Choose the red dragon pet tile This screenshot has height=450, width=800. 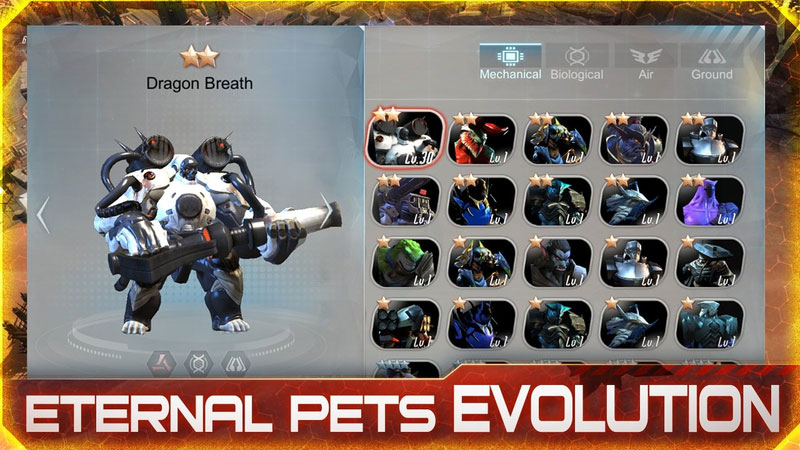(x=482, y=140)
